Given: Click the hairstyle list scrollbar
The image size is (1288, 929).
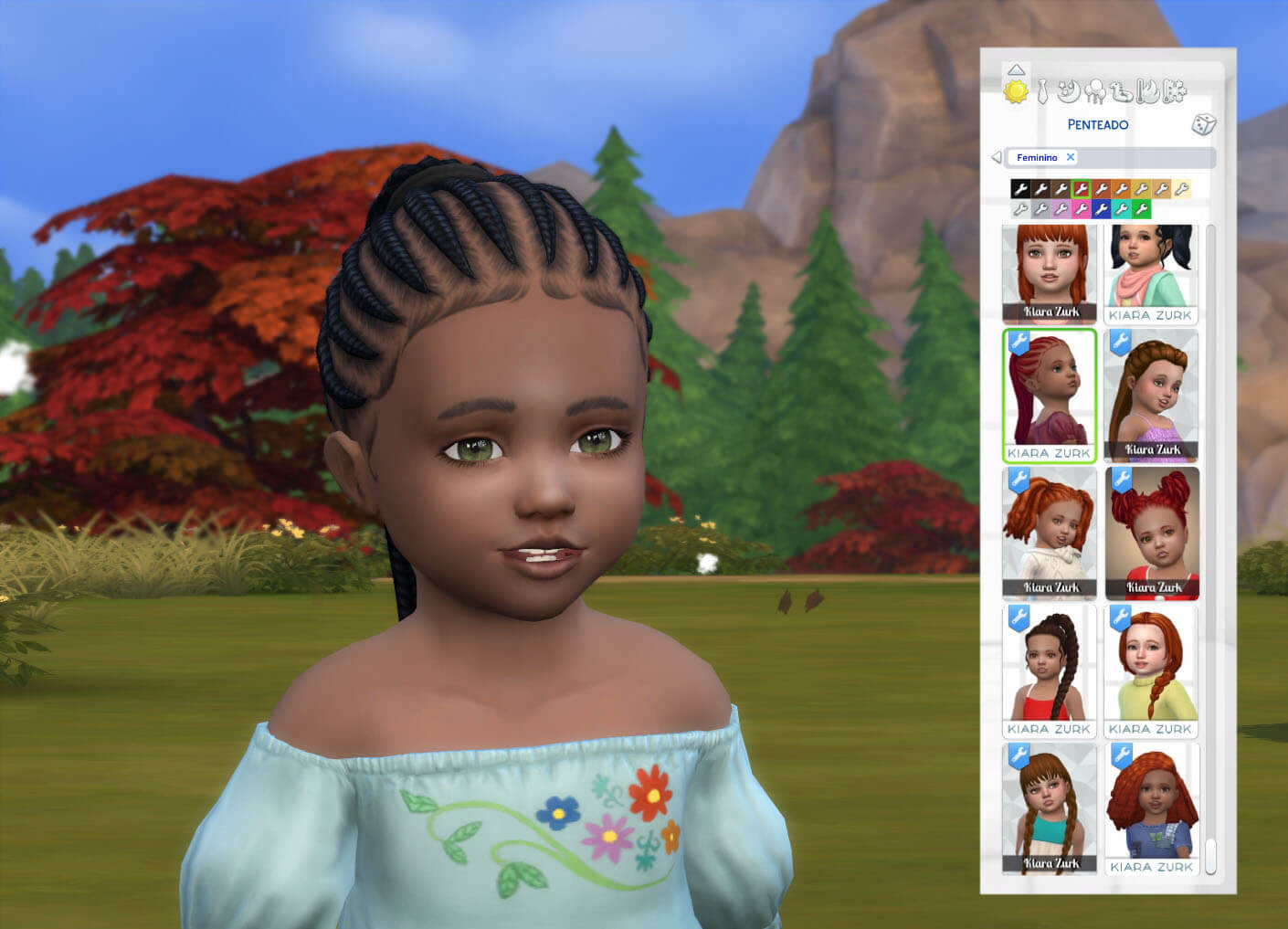Looking at the screenshot, I should (x=1211, y=548).
